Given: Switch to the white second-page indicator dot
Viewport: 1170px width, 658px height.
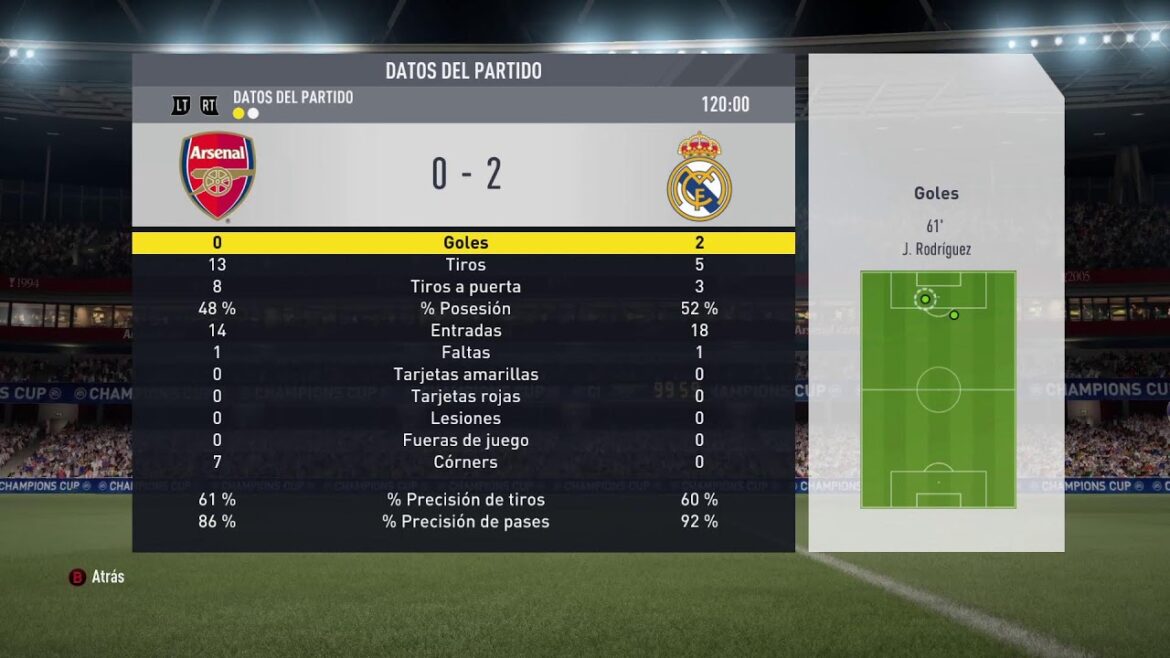Looking at the screenshot, I should tap(253, 114).
